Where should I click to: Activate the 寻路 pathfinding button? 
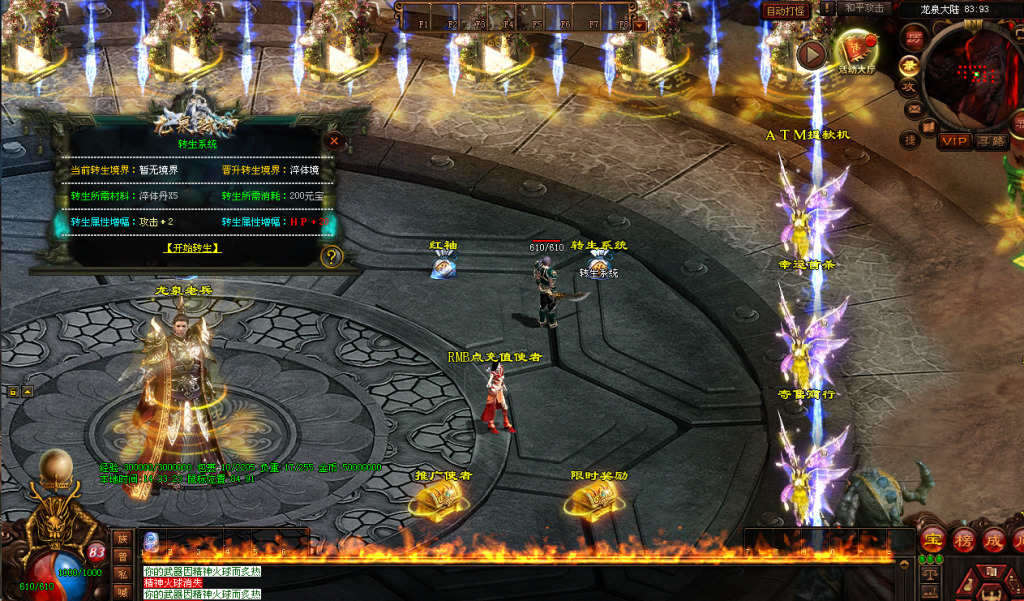(991, 141)
